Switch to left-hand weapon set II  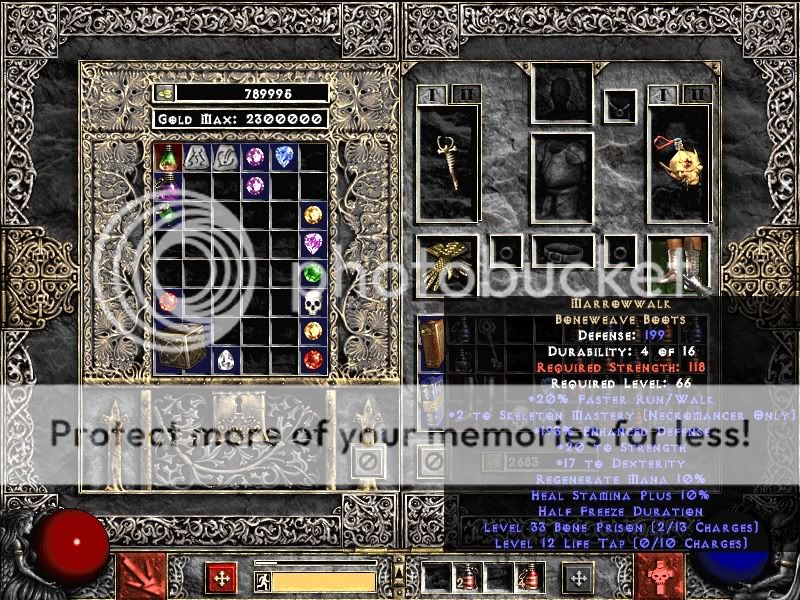coord(465,95)
